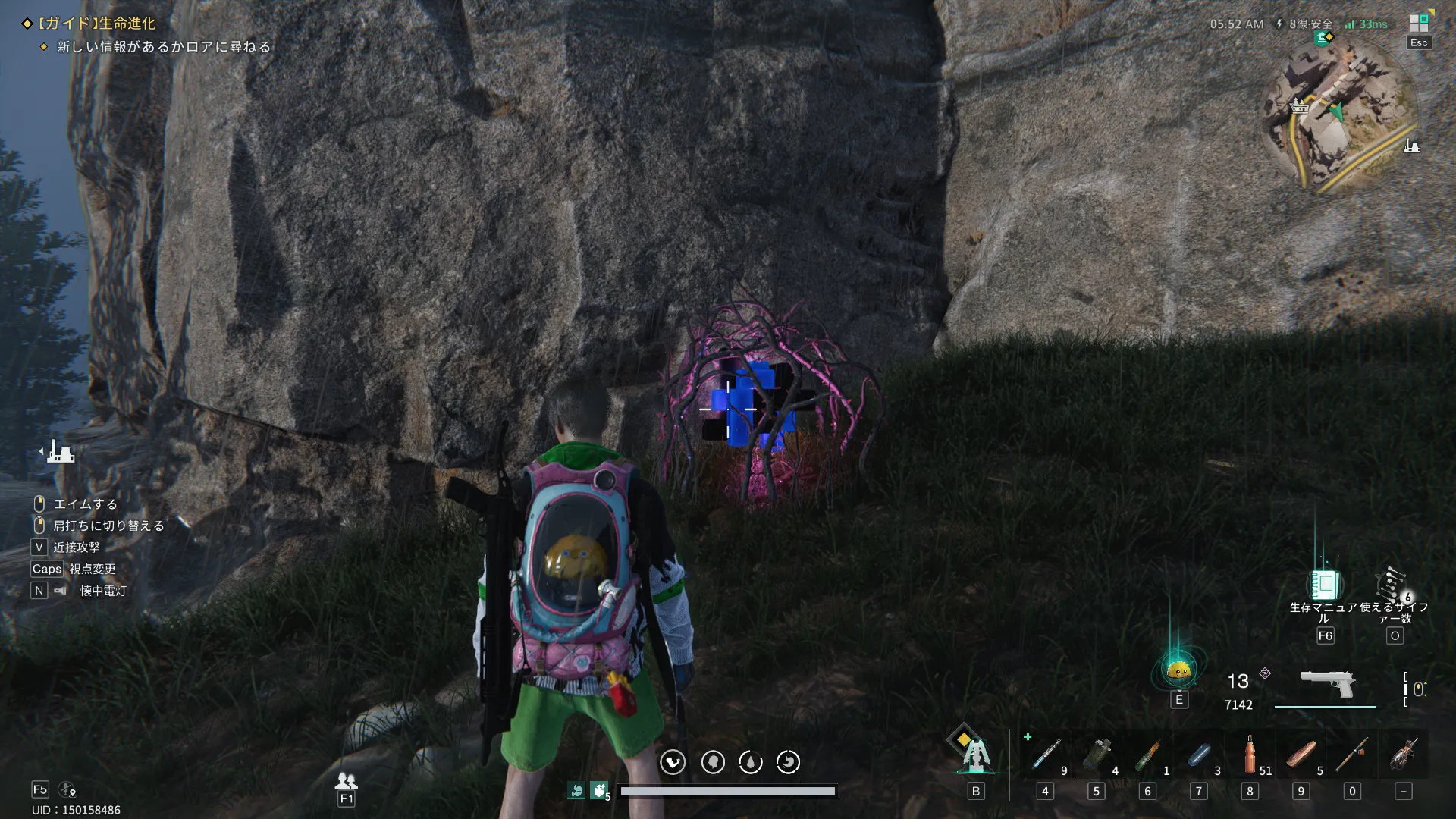1456x819 pixels.
Task: Select the tracked 生命進化 guide quest
Action: tap(96, 24)
